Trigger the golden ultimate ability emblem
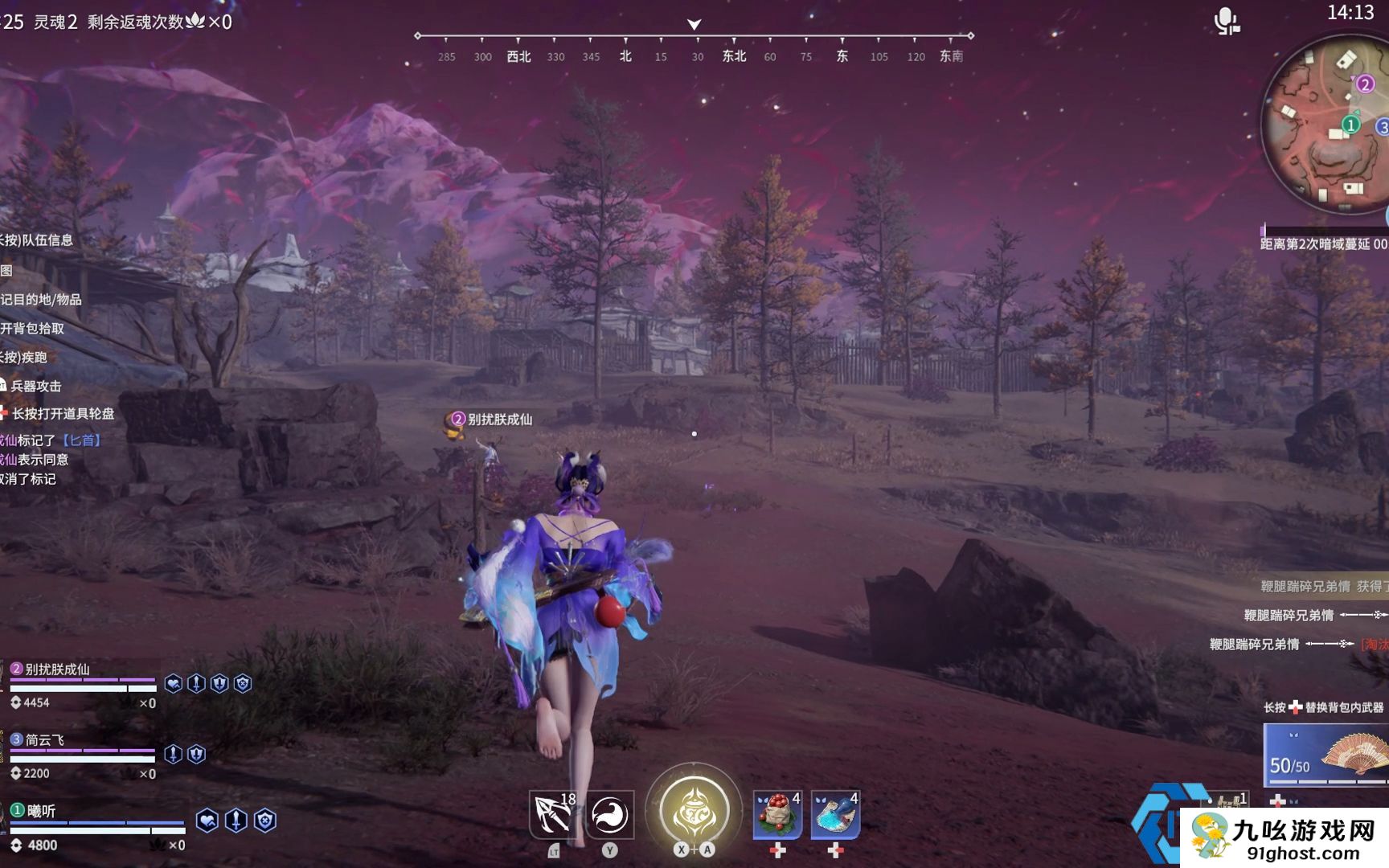The image size is (1389, 868). [694, 812]
